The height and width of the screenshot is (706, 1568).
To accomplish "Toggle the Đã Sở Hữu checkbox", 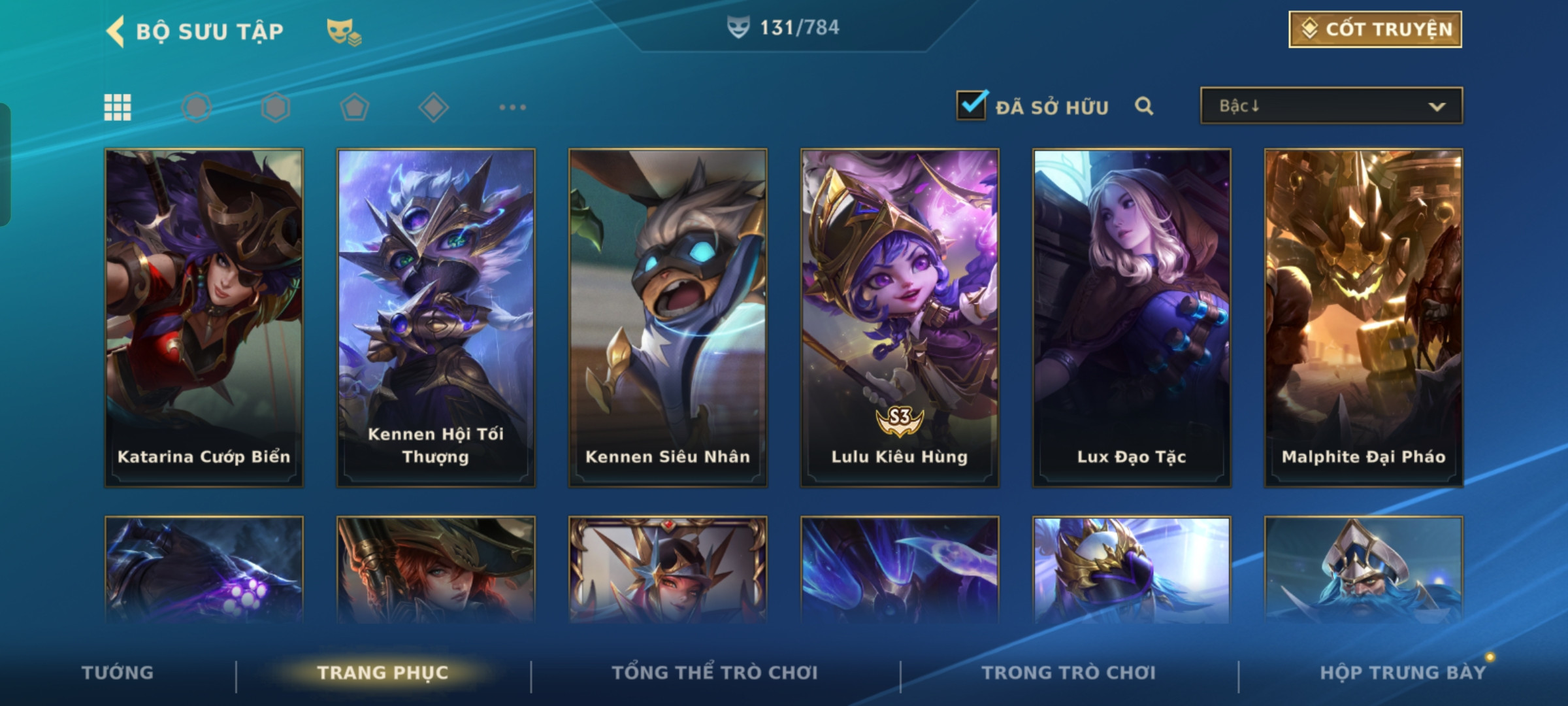I will coord(972,105).
